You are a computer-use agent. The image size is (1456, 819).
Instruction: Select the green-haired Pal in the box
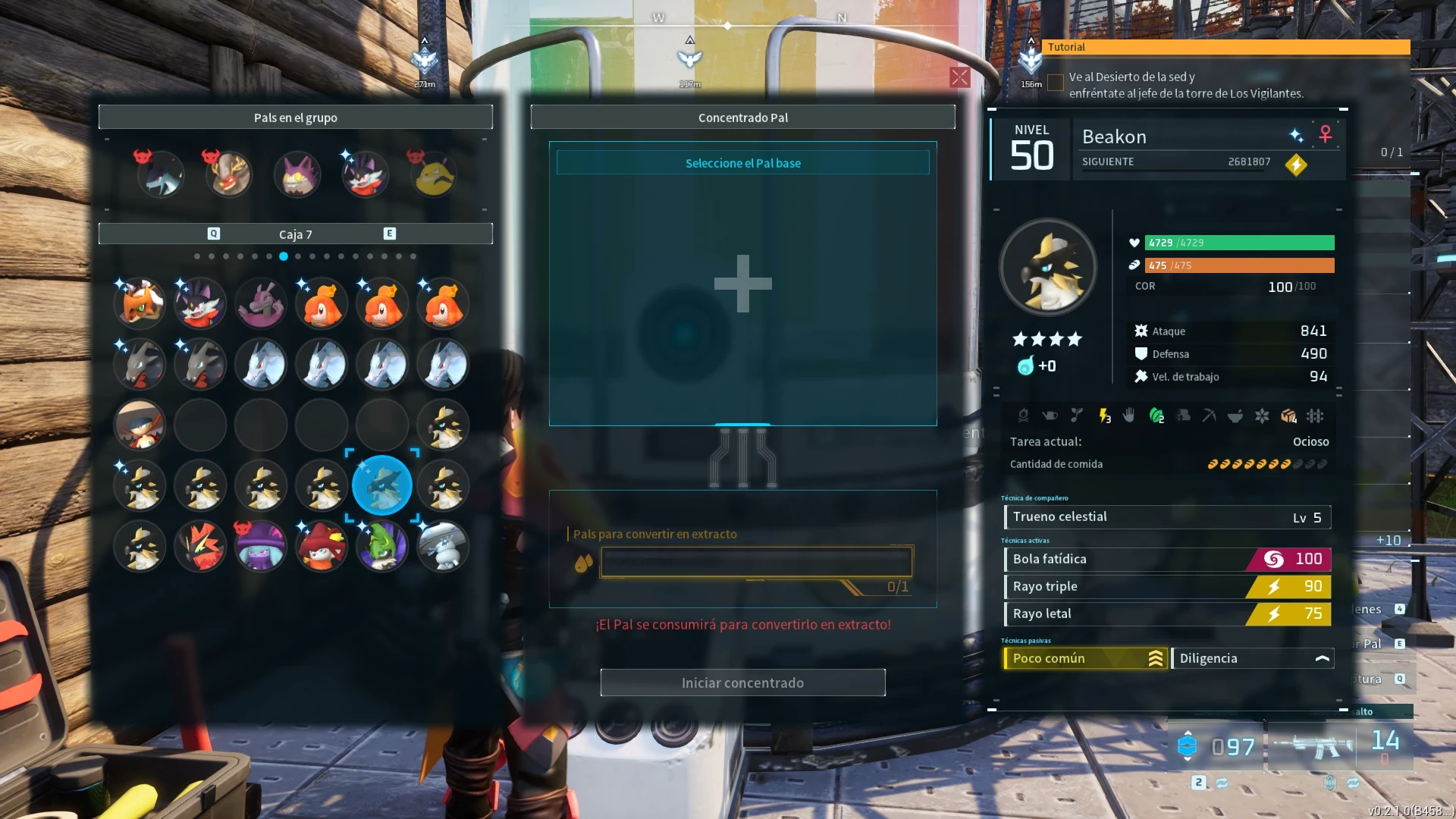382,546
